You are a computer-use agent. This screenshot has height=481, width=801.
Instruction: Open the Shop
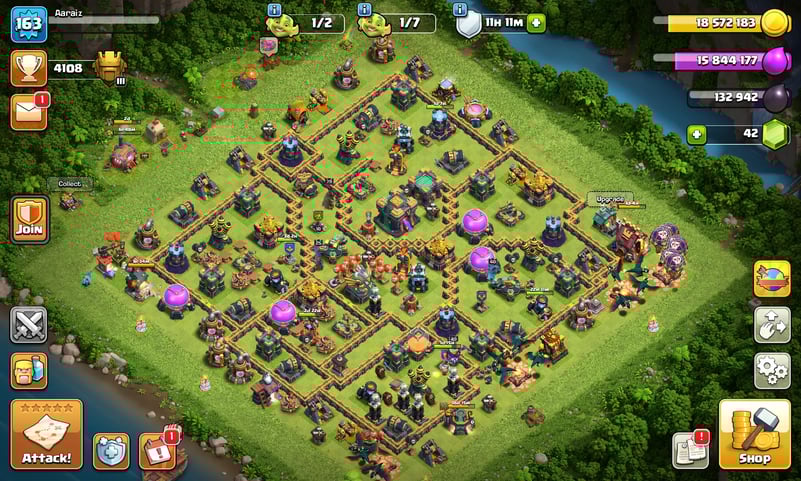754,434
